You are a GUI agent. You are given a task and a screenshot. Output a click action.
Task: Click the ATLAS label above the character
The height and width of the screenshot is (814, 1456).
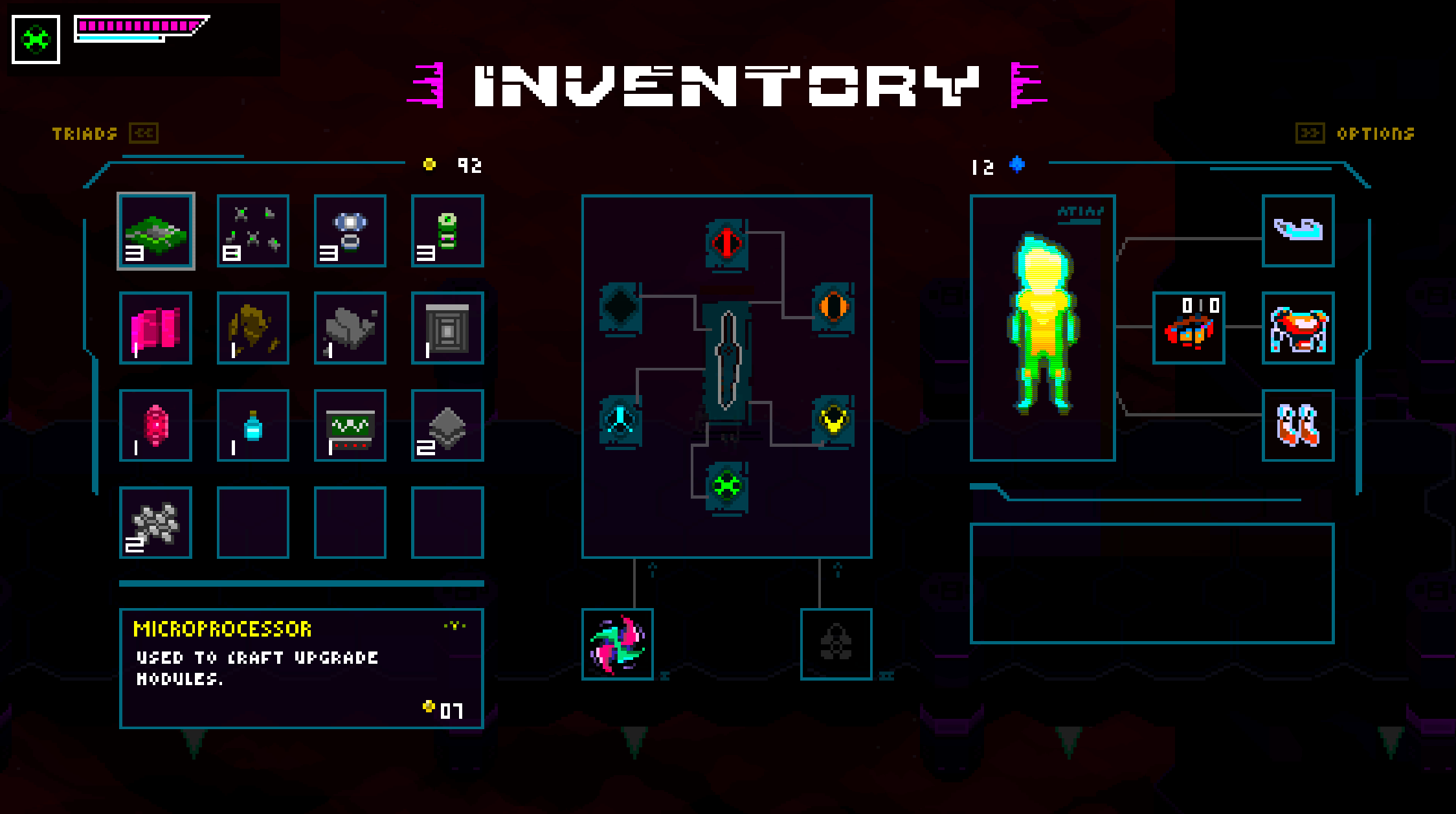tap(1080, 210)
